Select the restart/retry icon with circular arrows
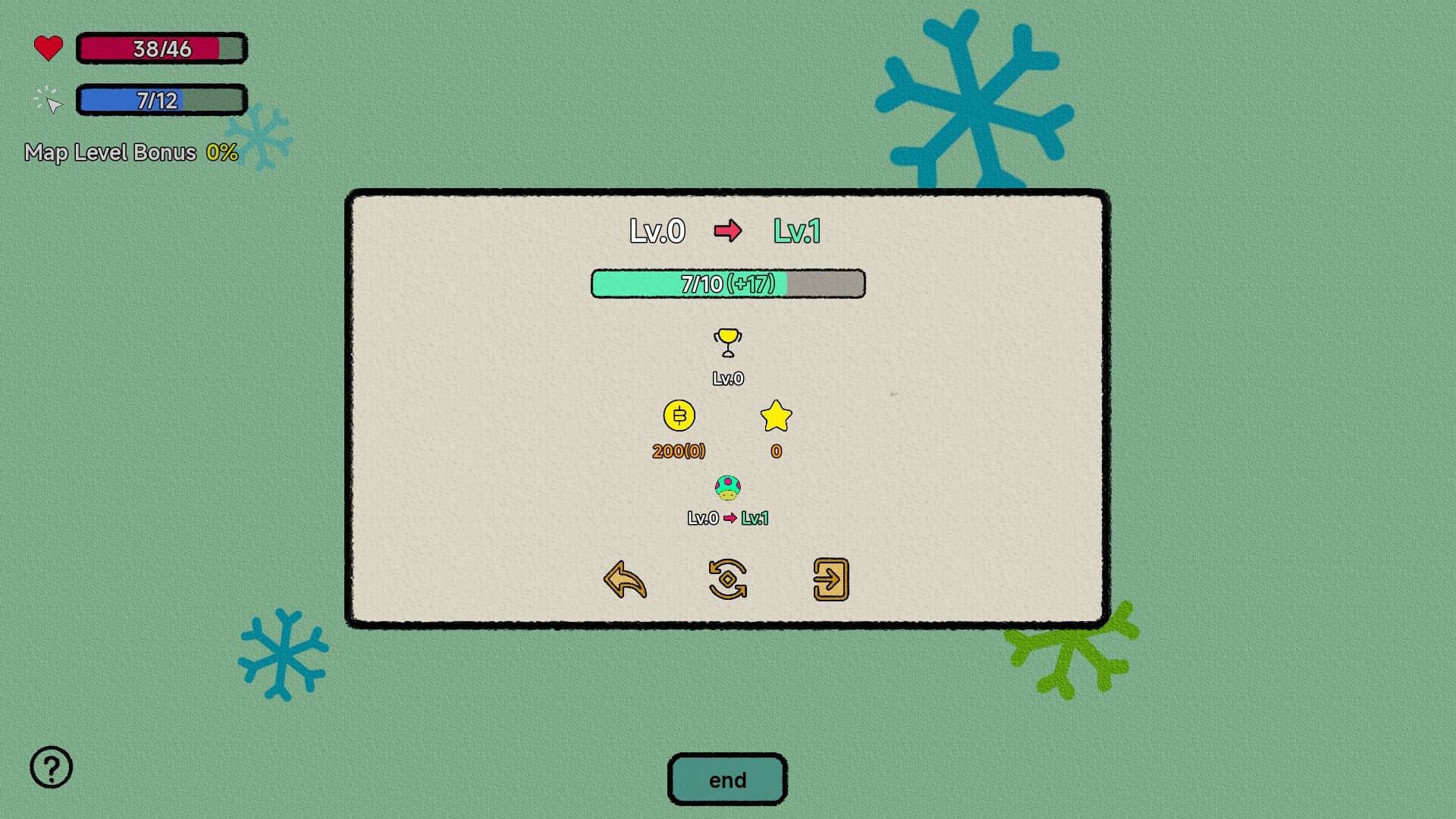Image resolution: width=1456 pixels, height=819 pixels. (x=727, y=578)
